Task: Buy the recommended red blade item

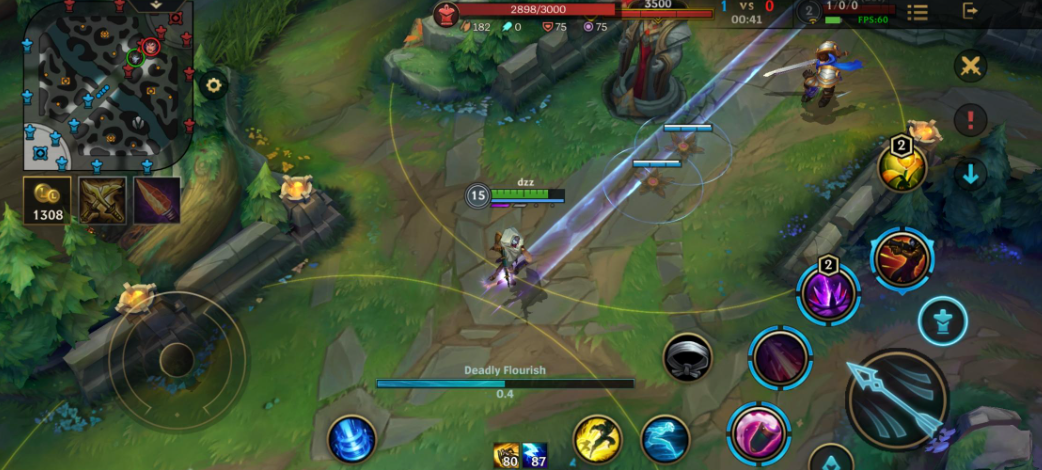Action: click(156, 200)
